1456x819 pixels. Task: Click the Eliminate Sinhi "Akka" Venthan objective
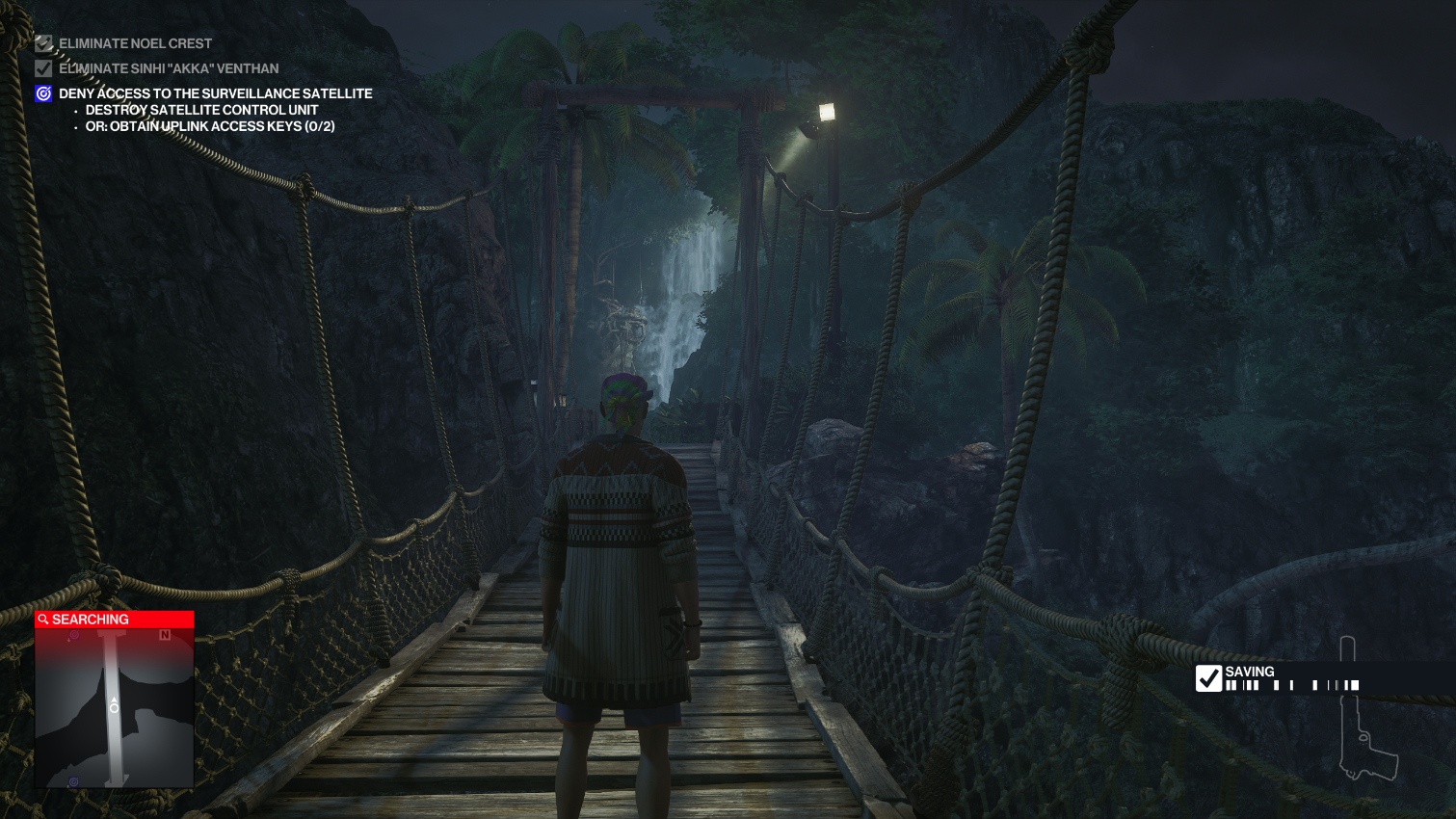169,68
